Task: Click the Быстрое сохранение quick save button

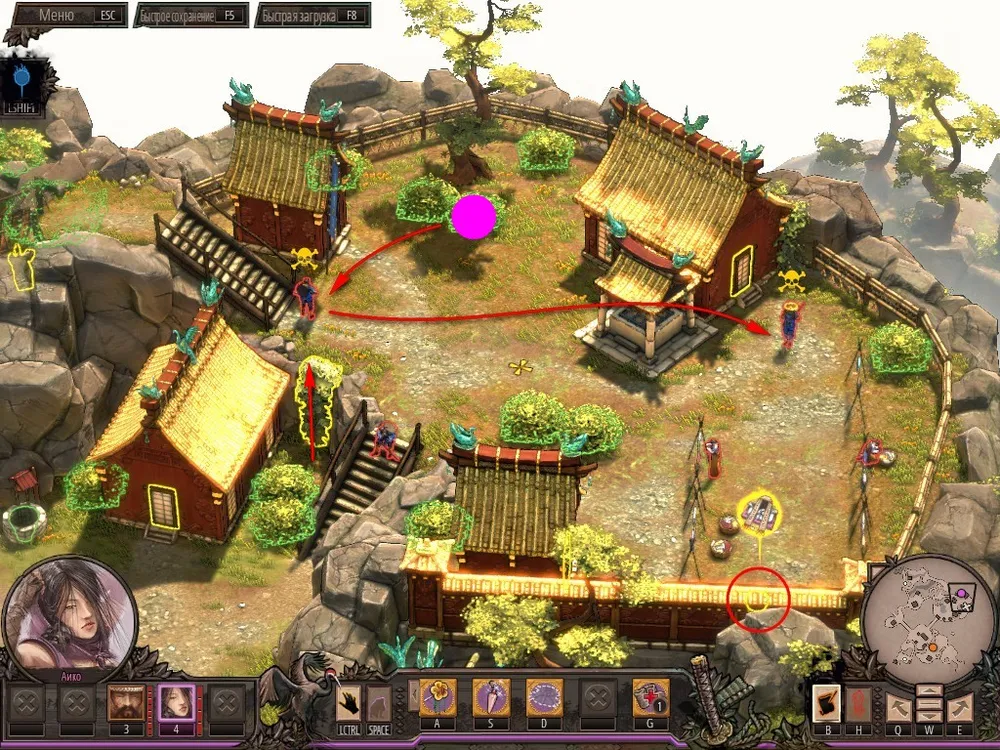Action: pos(190,16)
